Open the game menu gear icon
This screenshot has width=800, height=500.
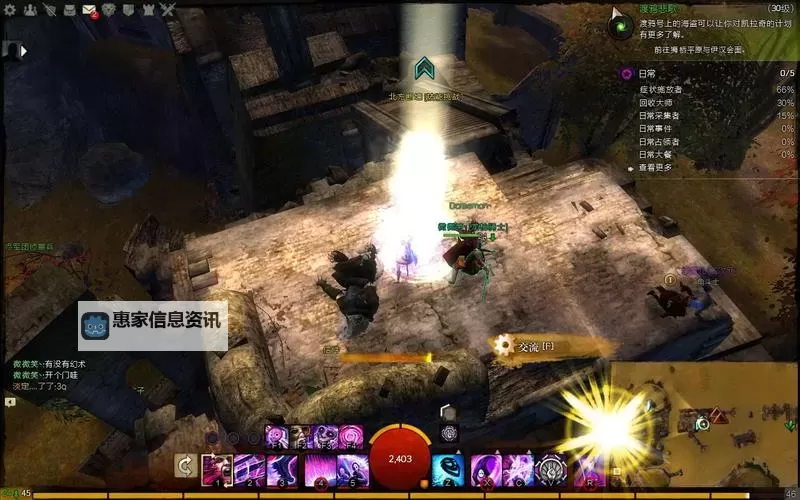tap(8, 10)
